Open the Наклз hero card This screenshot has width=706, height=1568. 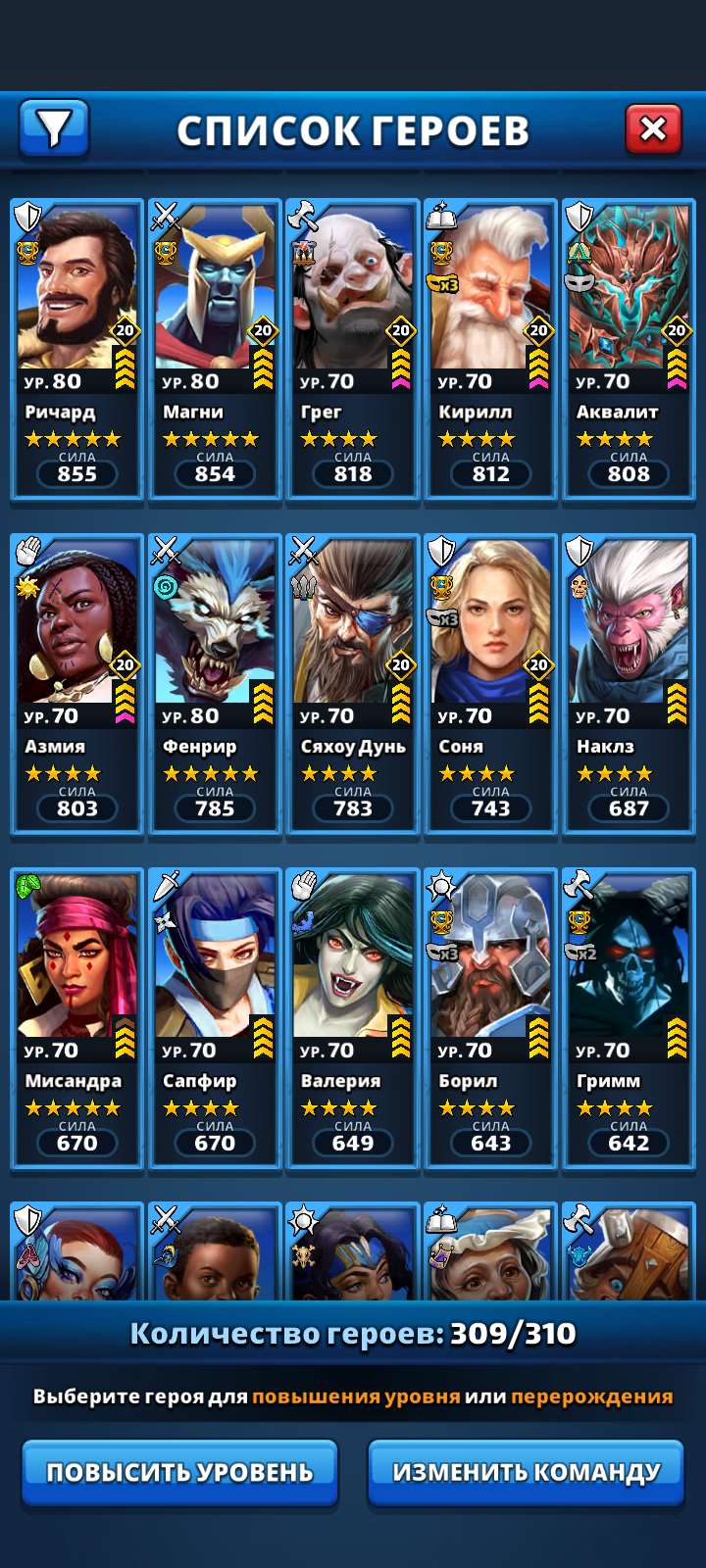629,683
